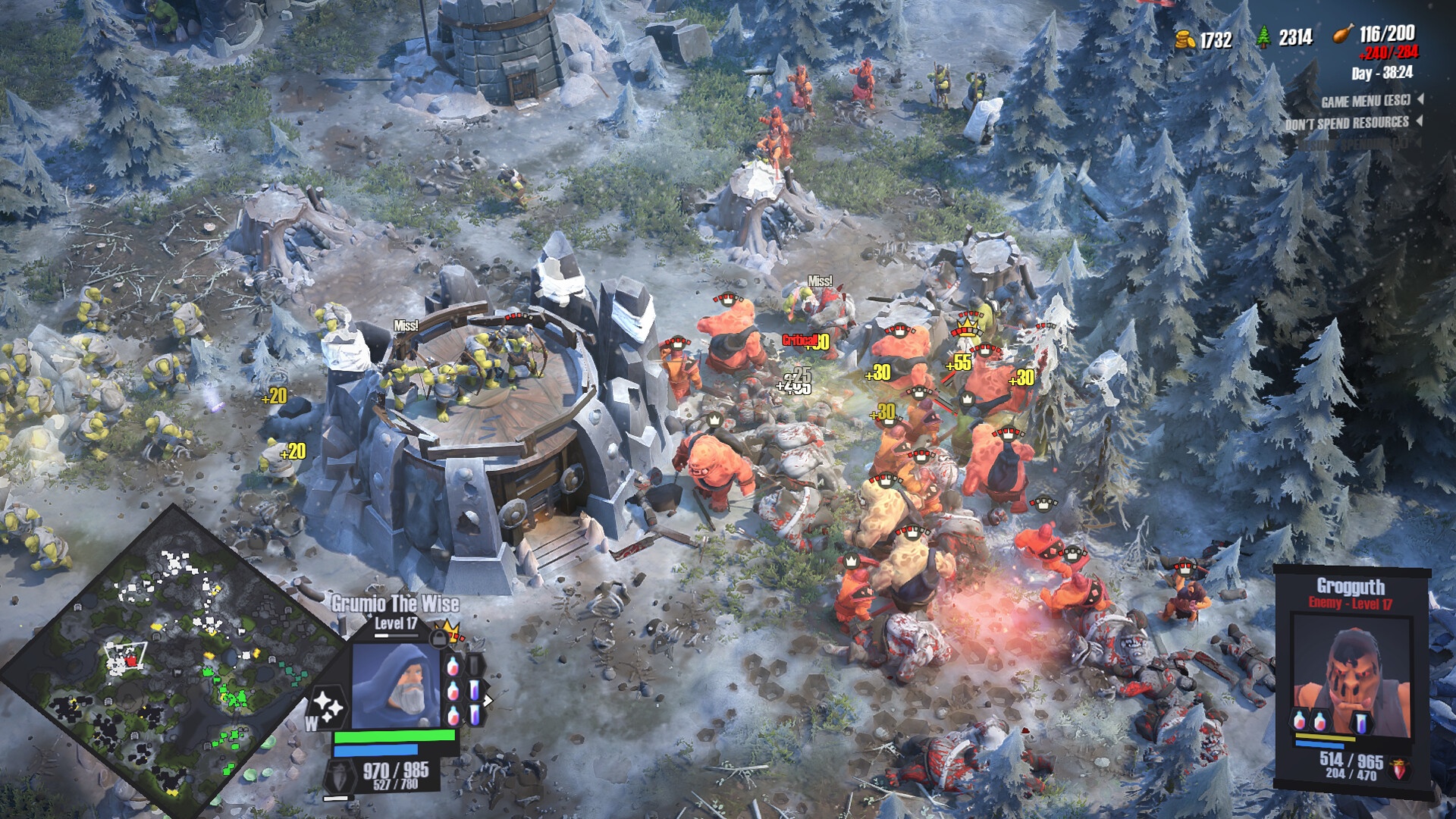
Task: Click the blue vial on Grogguth's panel
Action: [1362, 720]
